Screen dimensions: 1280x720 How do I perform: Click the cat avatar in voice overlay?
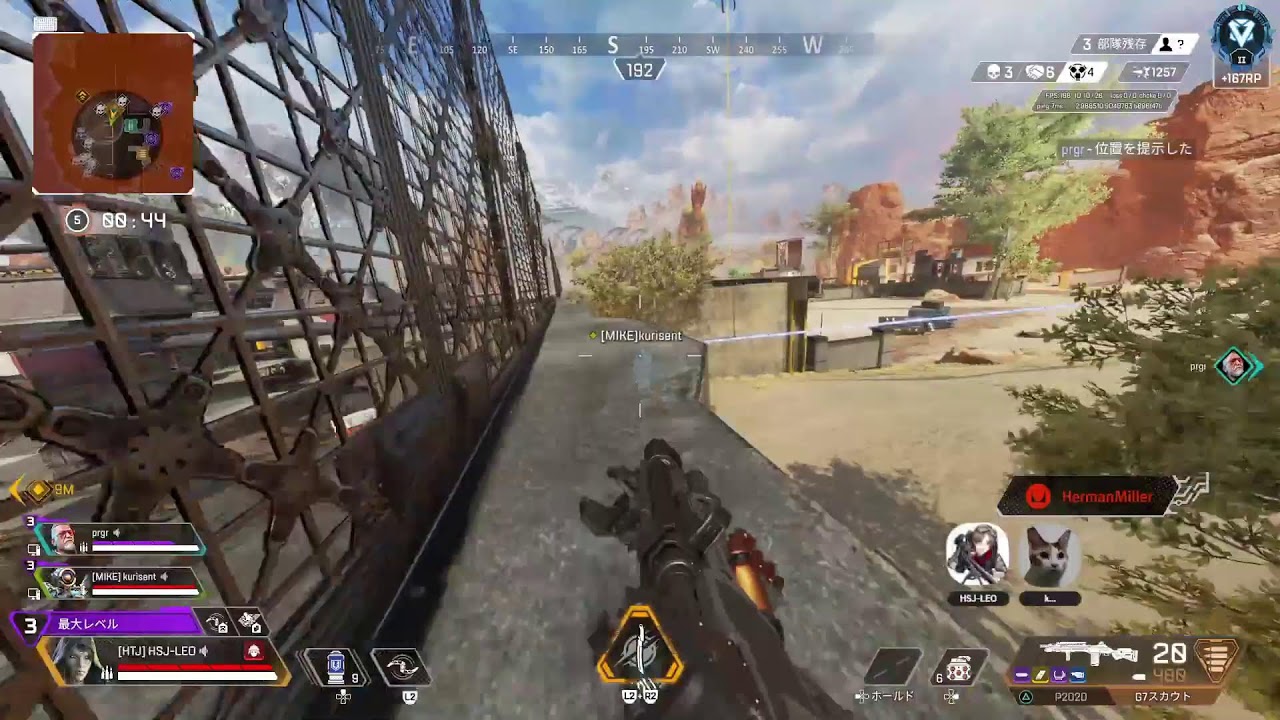(1049, 555)
